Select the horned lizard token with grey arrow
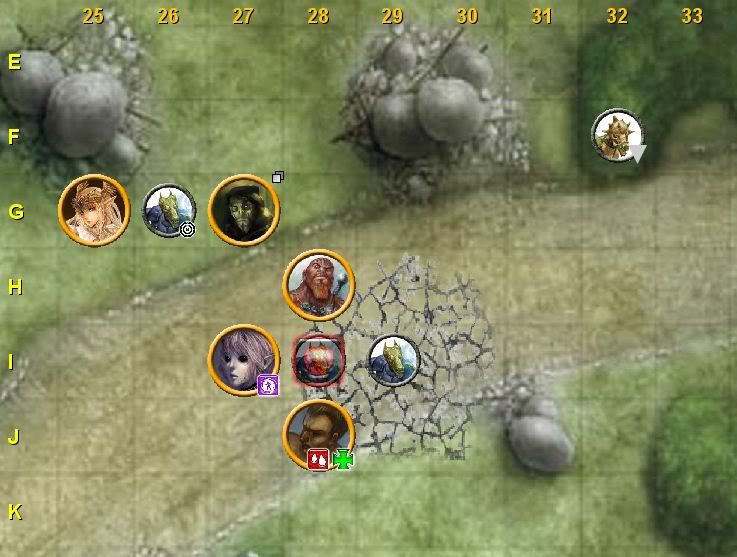Image resolution: width=737 pixels, height=557 pixels. pyautogui.click(x=617, y=135)
